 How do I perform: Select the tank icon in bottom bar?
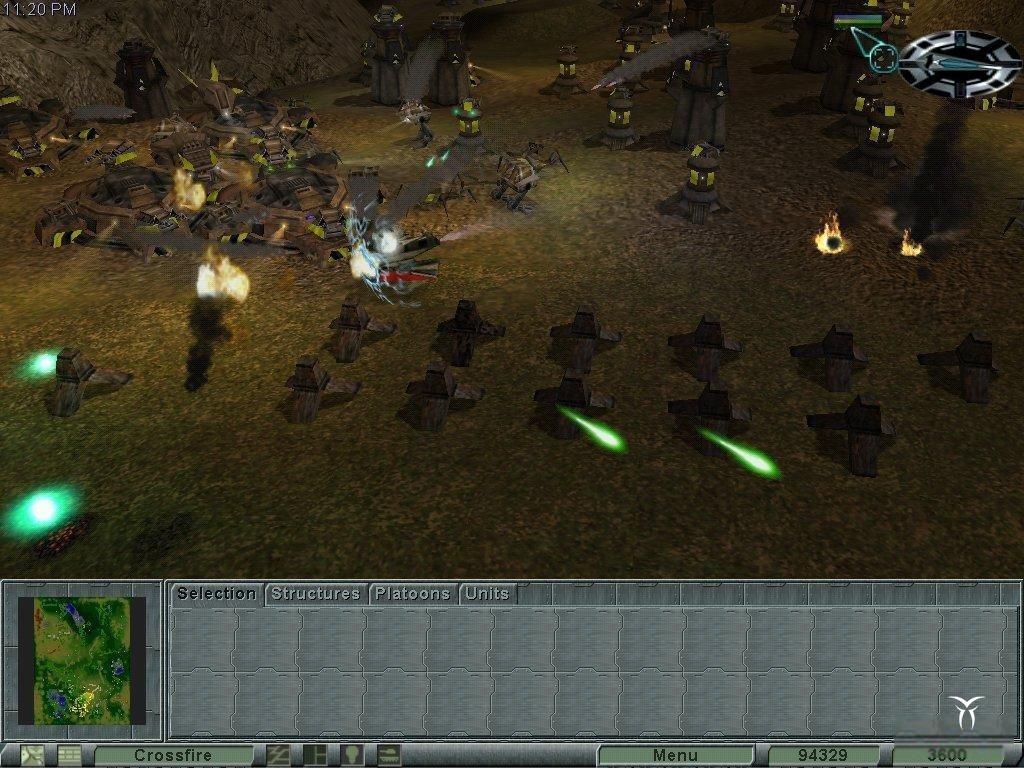387,755
